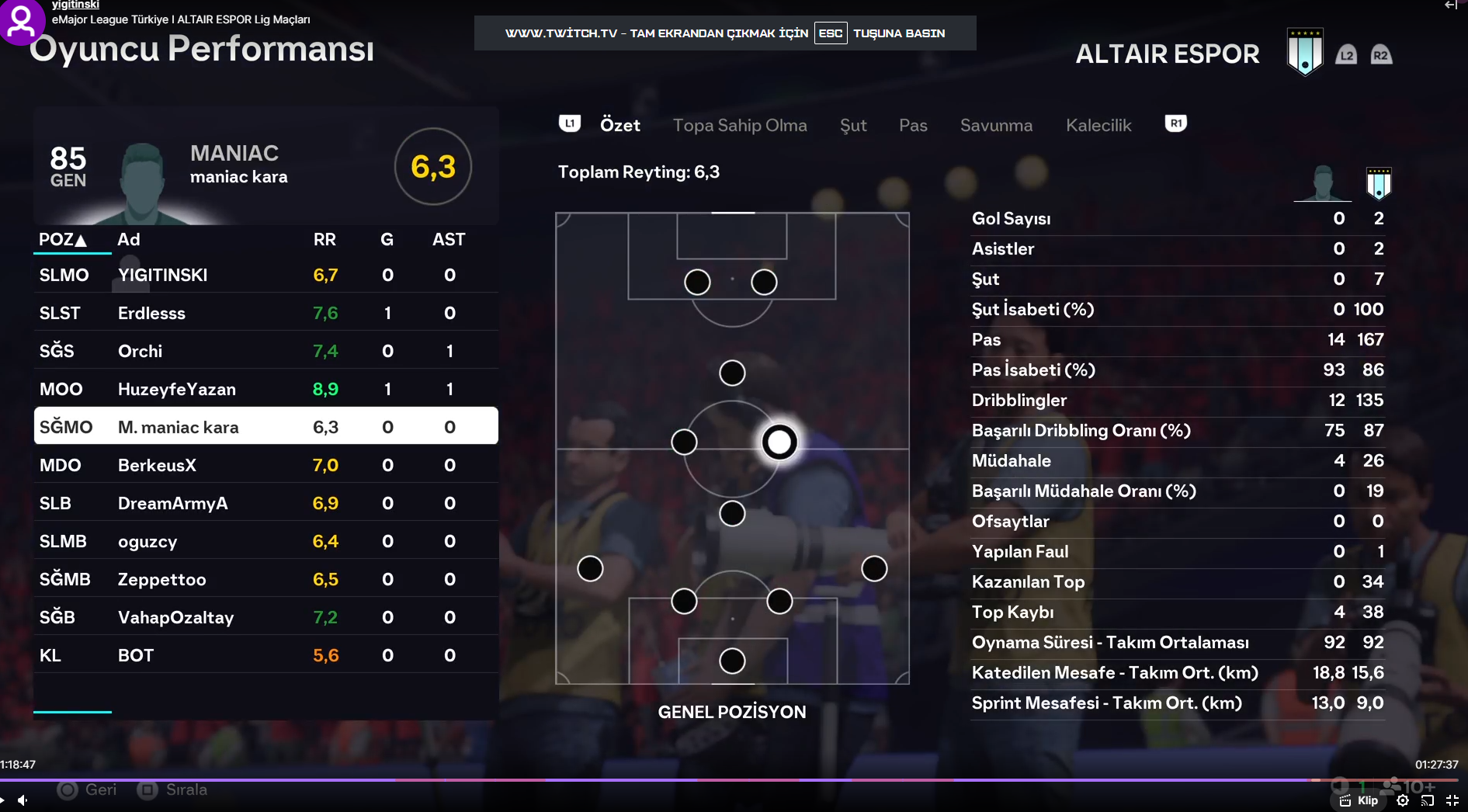The width and height of the screenshot is (1468, 812).
Task: Pick the HuzeyfeYazan row
Action: coord(265,389)
